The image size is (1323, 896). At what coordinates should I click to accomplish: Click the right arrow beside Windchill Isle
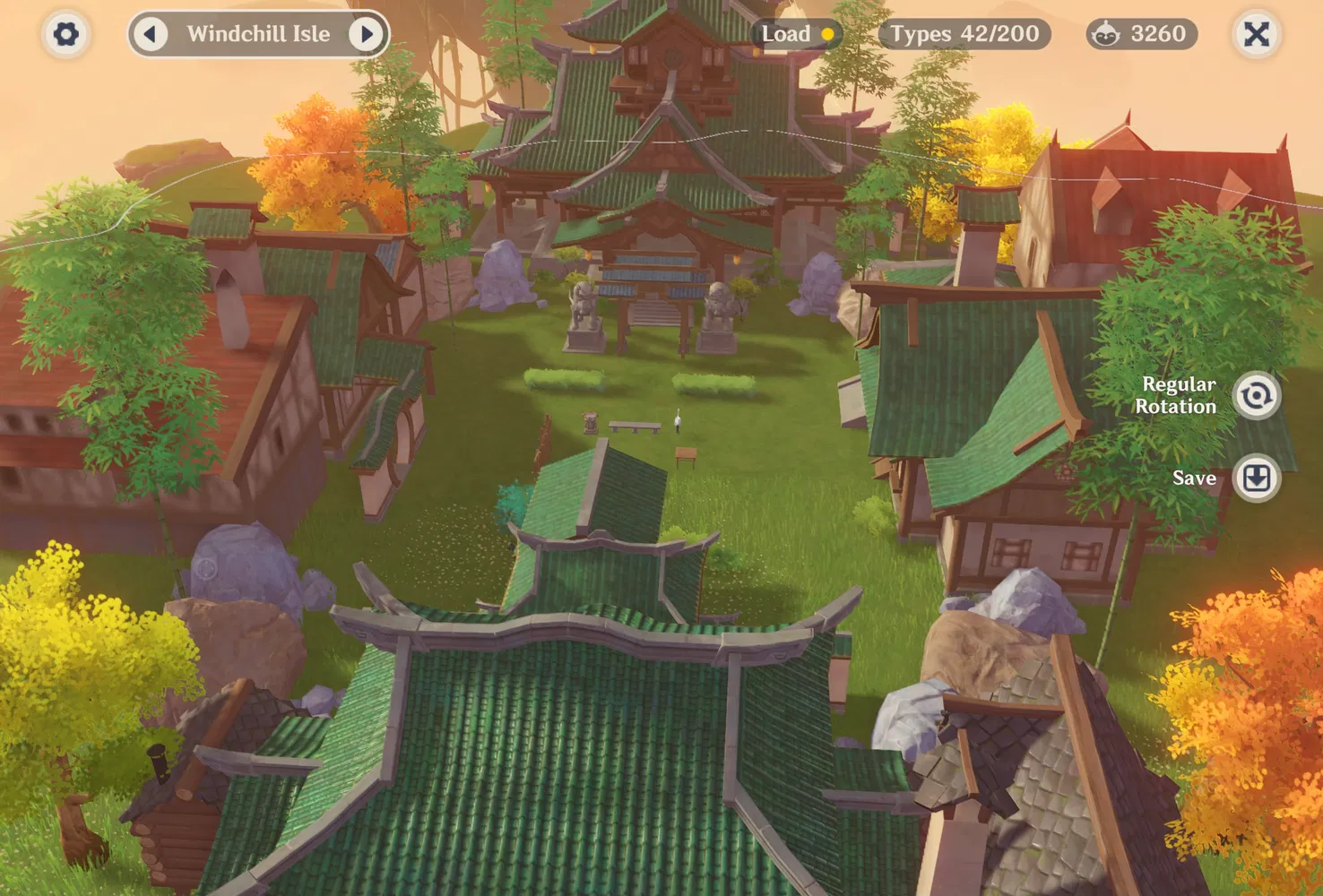(x=366, y=34)
